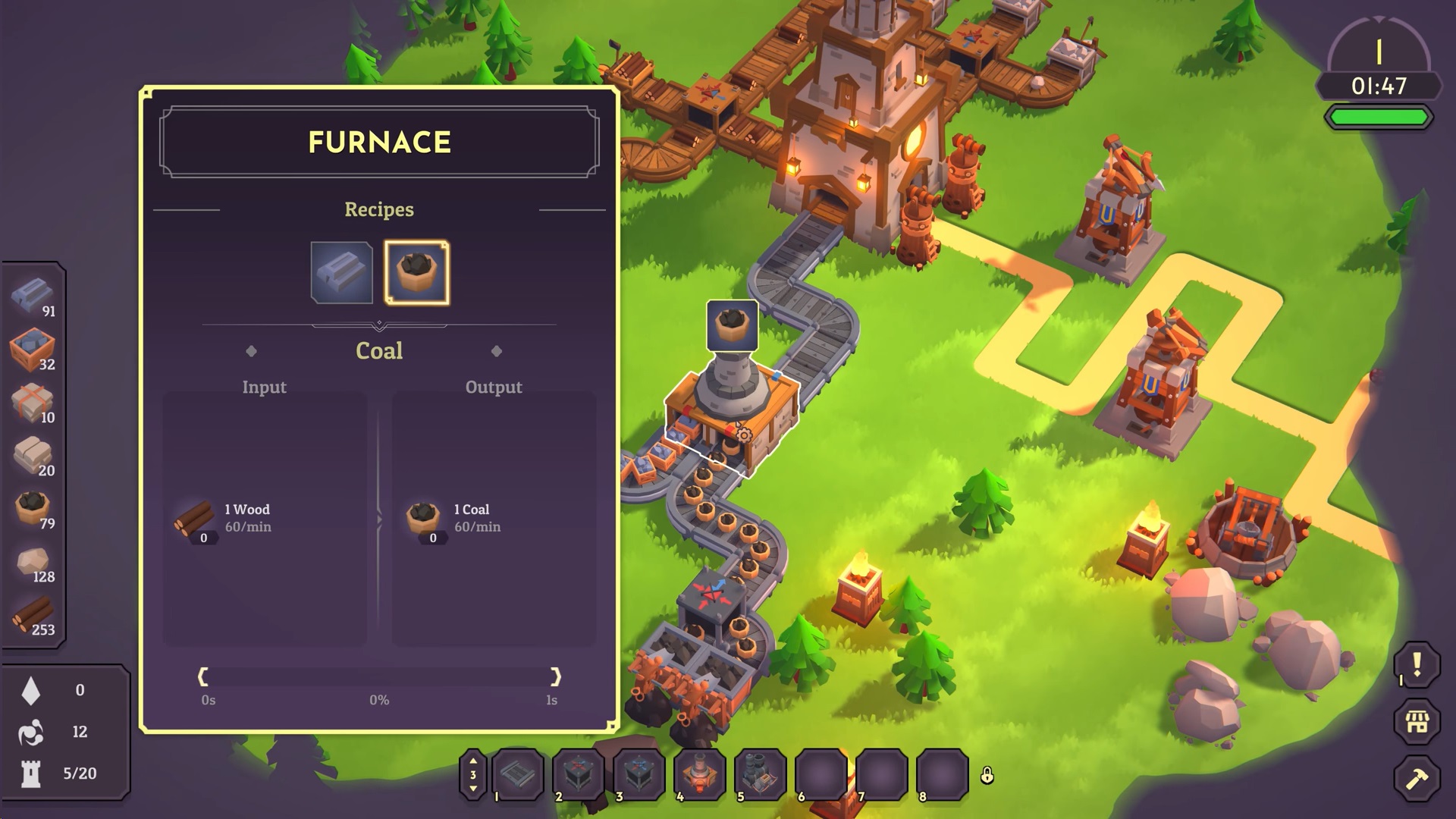Click the wood logs resource in the sidebar
The height and width of the screenshot is (819, 1456).
tap(33, 614)
